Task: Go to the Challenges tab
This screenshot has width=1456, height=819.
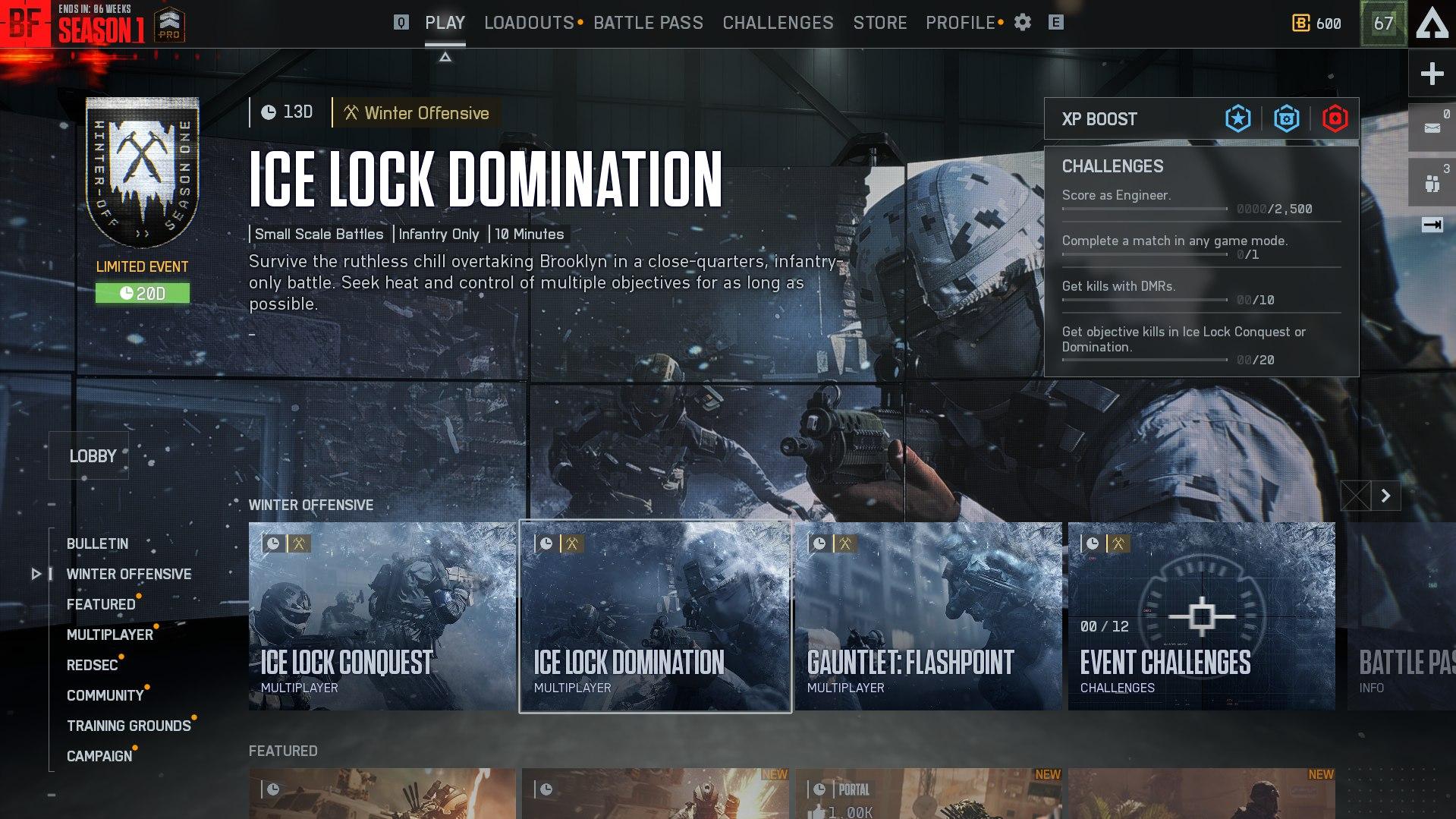Action: click(778, 23)
